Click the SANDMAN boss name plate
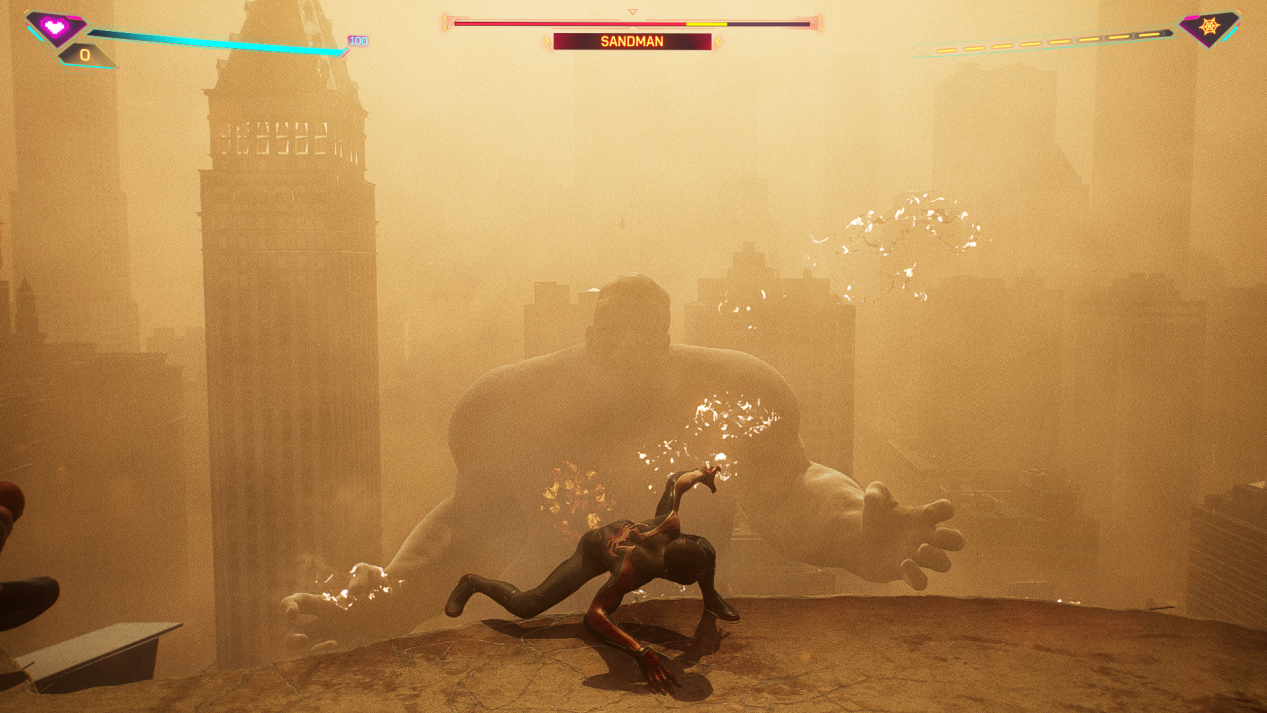 point(632,42)
